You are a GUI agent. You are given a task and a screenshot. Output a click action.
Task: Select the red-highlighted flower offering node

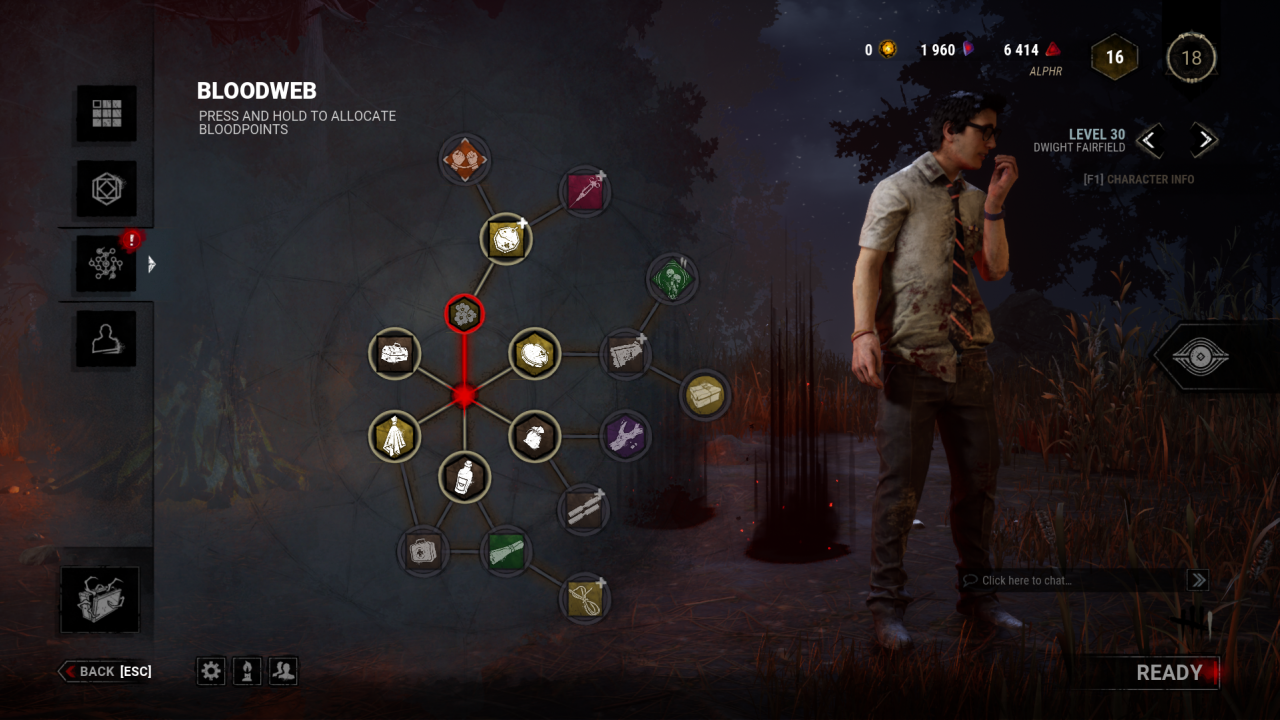(x=461, y=313)
